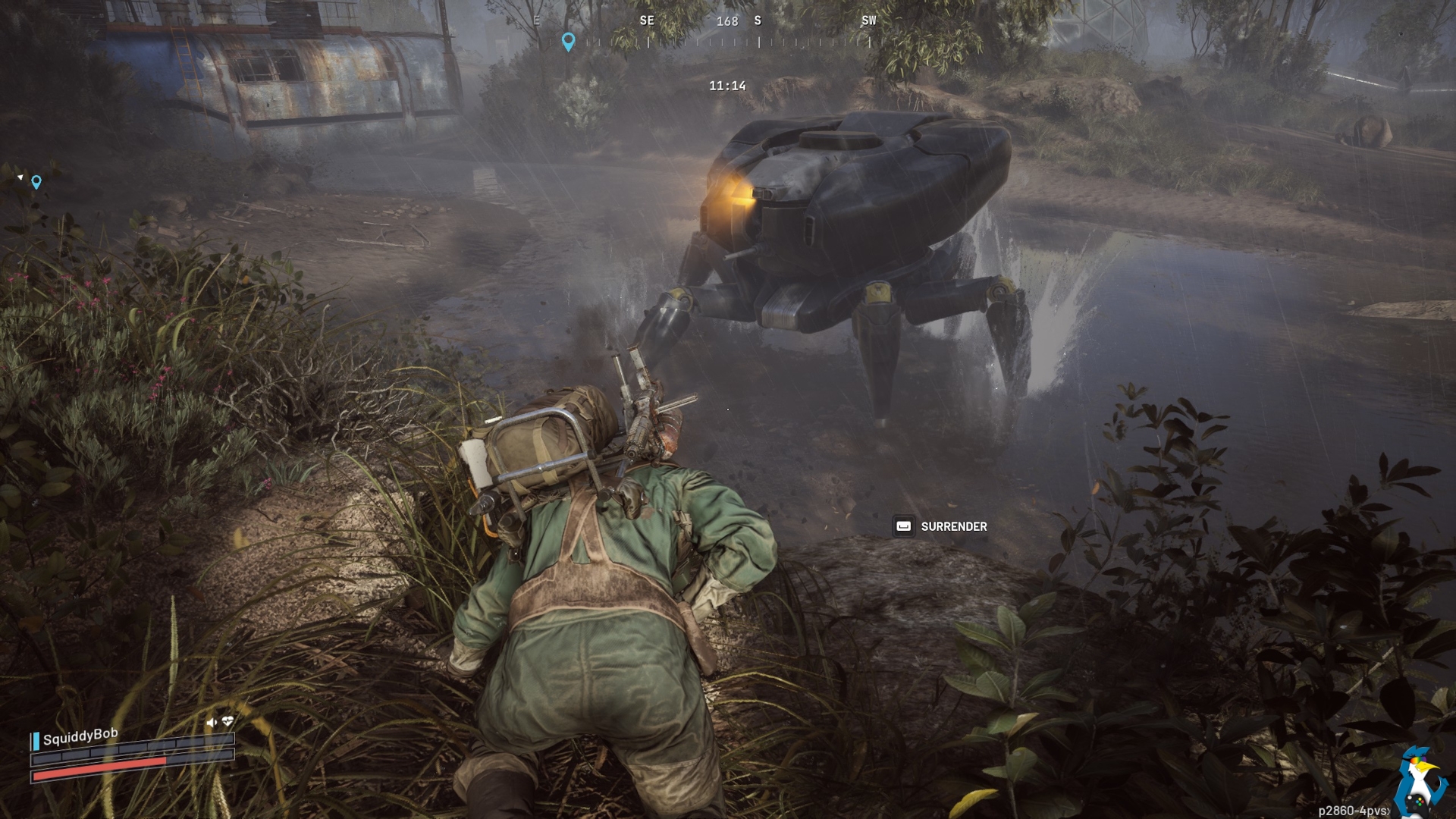
Task: Click the speaker icon above the status bars
Action: pos(211,723)
